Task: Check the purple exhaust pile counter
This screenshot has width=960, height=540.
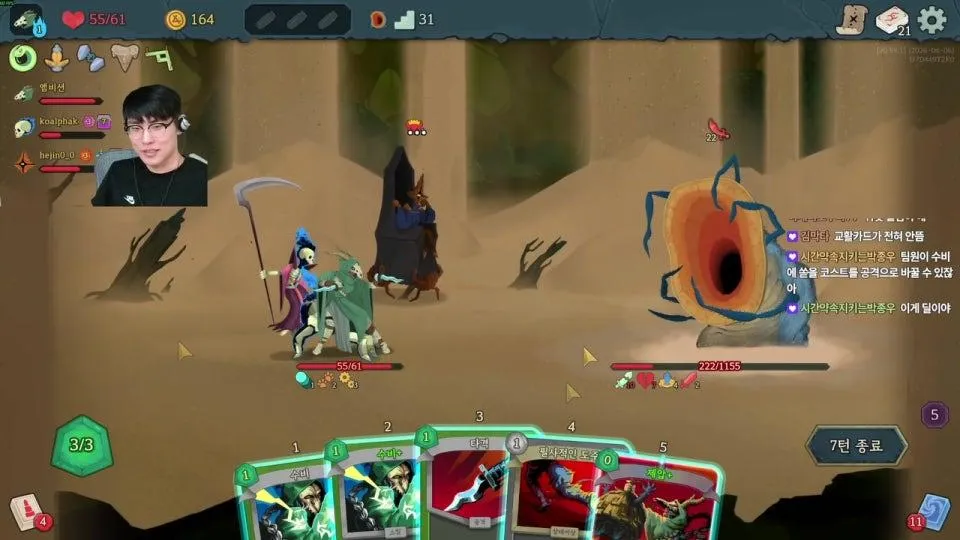Action: coord(935,414)
